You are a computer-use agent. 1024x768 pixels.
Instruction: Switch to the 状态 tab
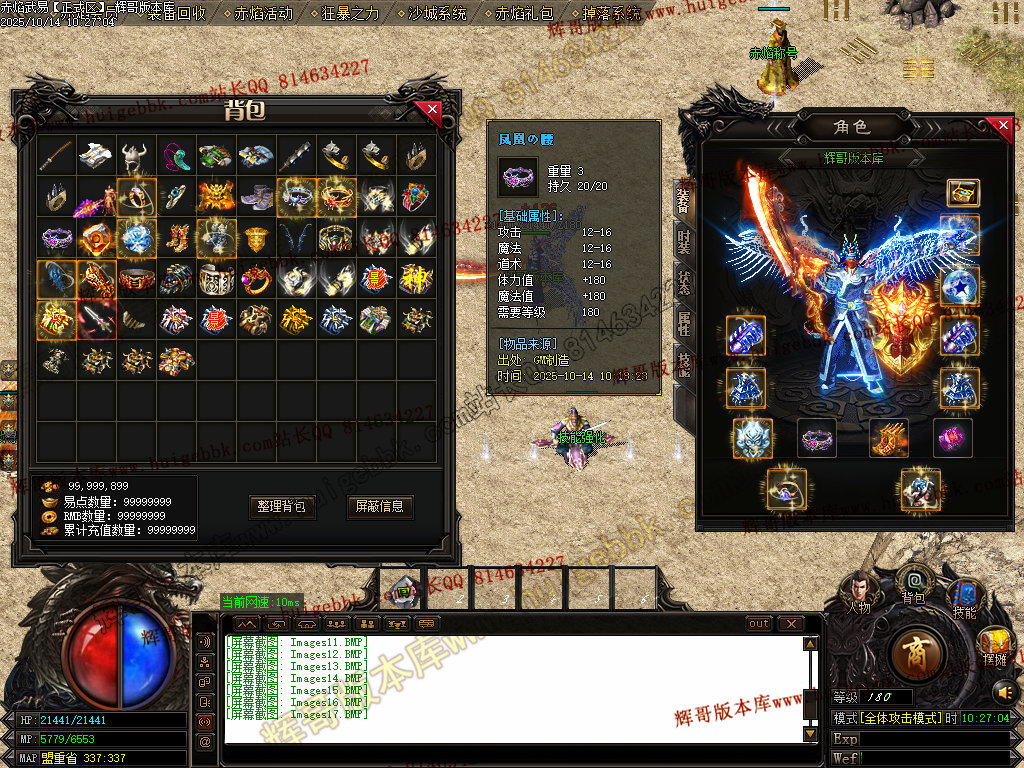pyautogui.click(x=685, y=282)
